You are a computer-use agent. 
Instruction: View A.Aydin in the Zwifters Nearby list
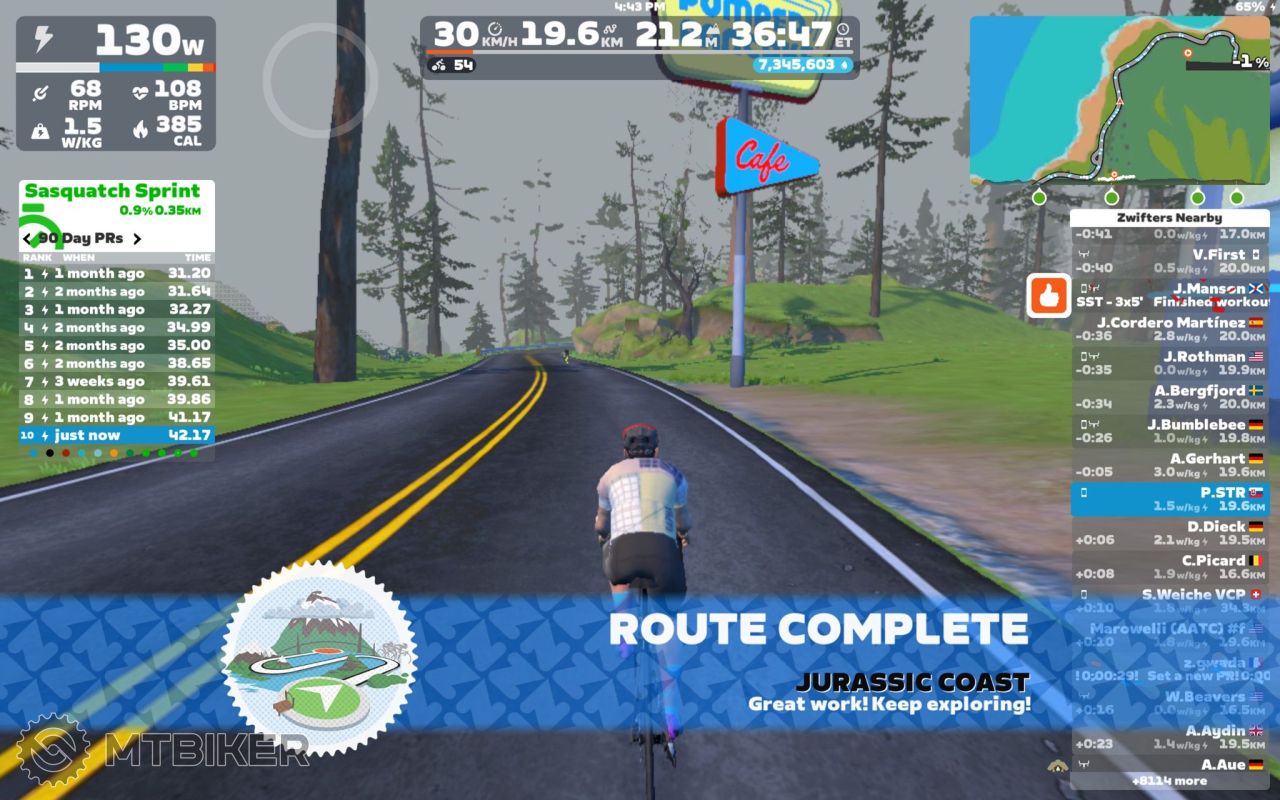tap(1170, 738)
